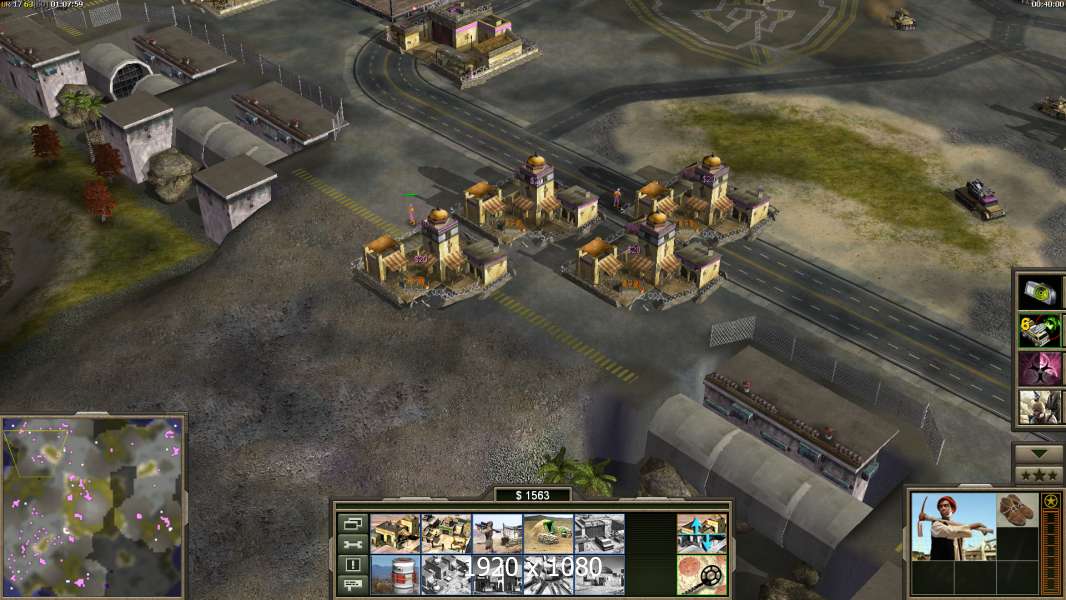This screenshot has height=600, width=1066.
Task: Build the Supply Stash structure
Action: point(395,533)
